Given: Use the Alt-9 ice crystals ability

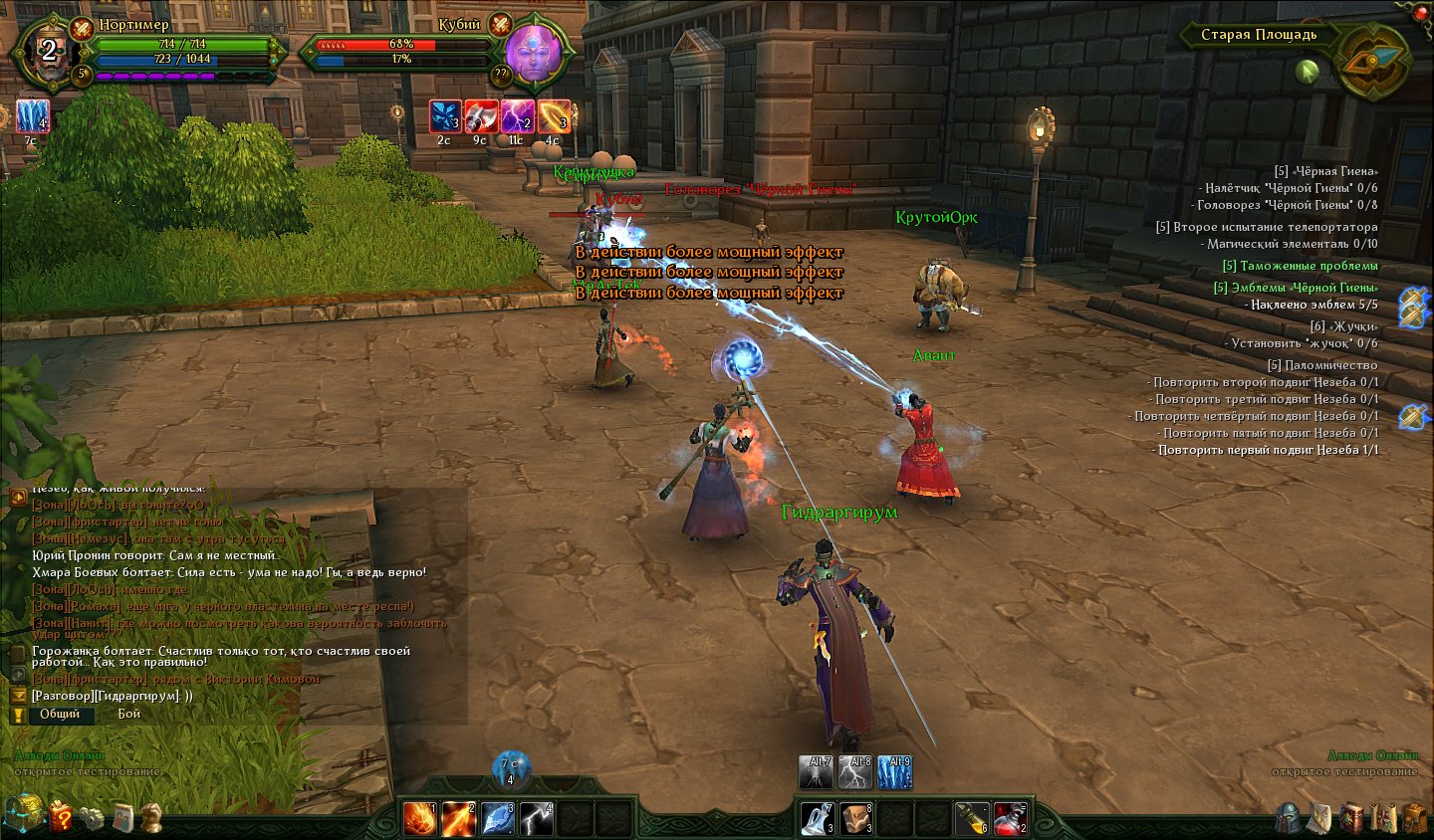Looking at the screenshot, I should click(x=894, y=772).
